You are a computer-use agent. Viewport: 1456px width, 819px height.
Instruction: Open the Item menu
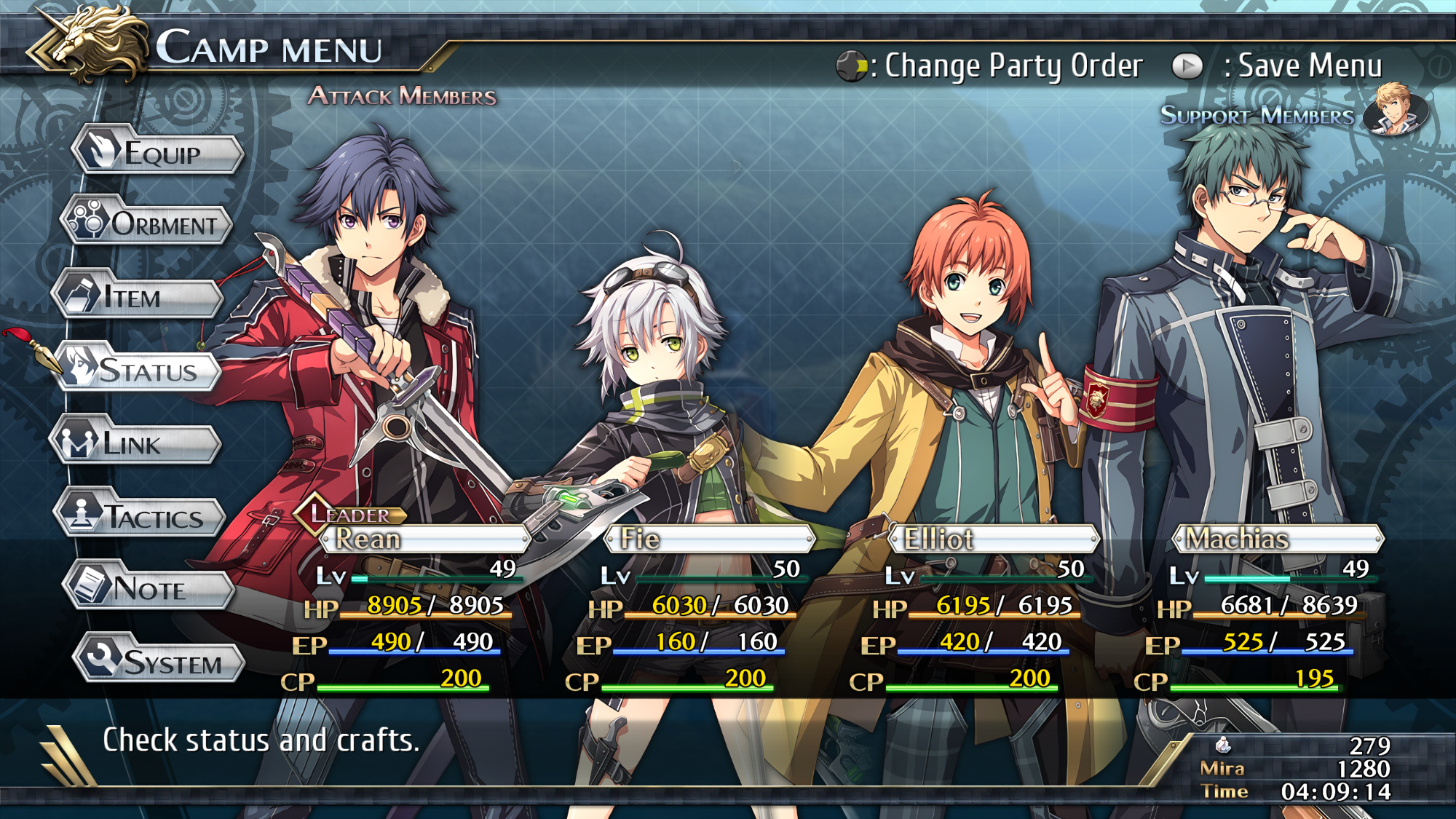[x=138, y=297]
